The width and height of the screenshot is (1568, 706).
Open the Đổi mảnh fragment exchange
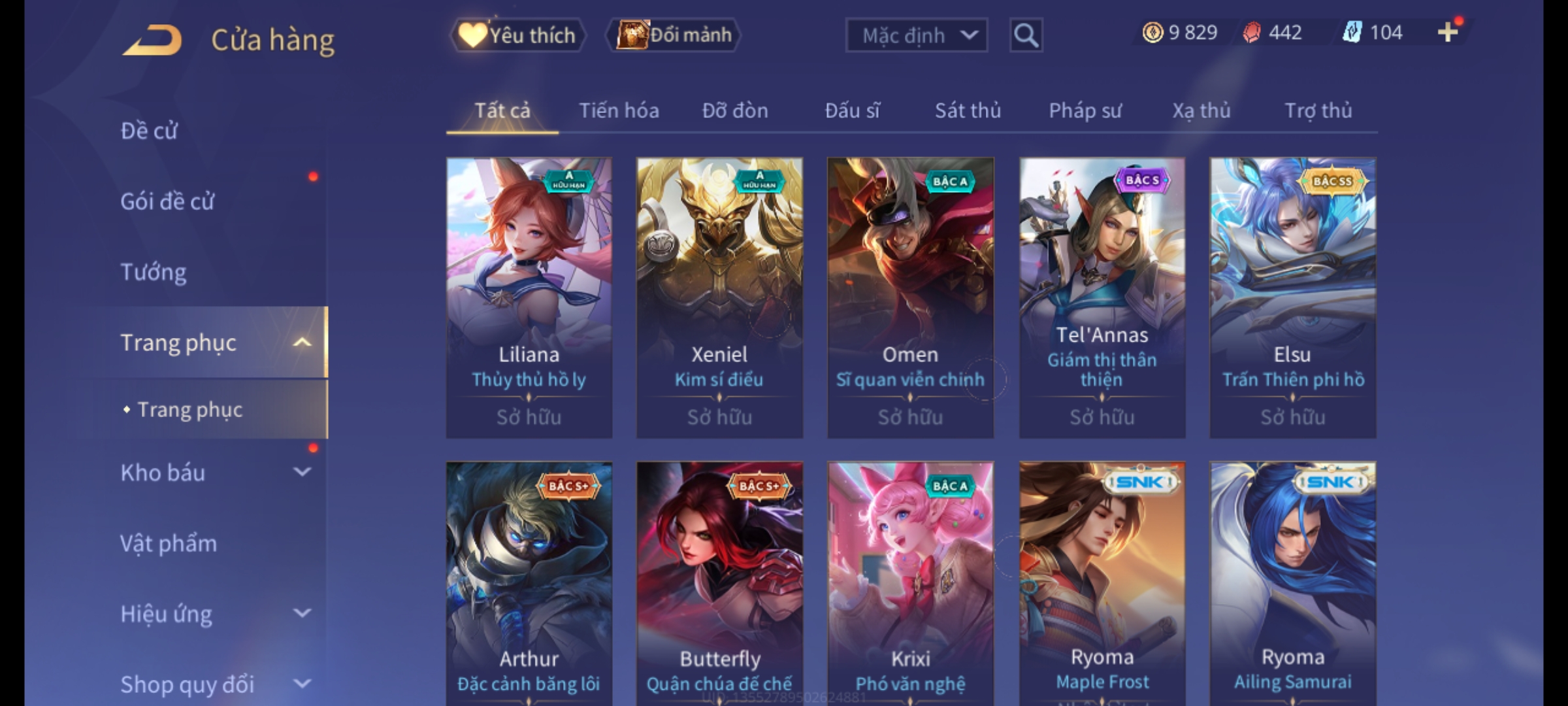coord(674,35)
